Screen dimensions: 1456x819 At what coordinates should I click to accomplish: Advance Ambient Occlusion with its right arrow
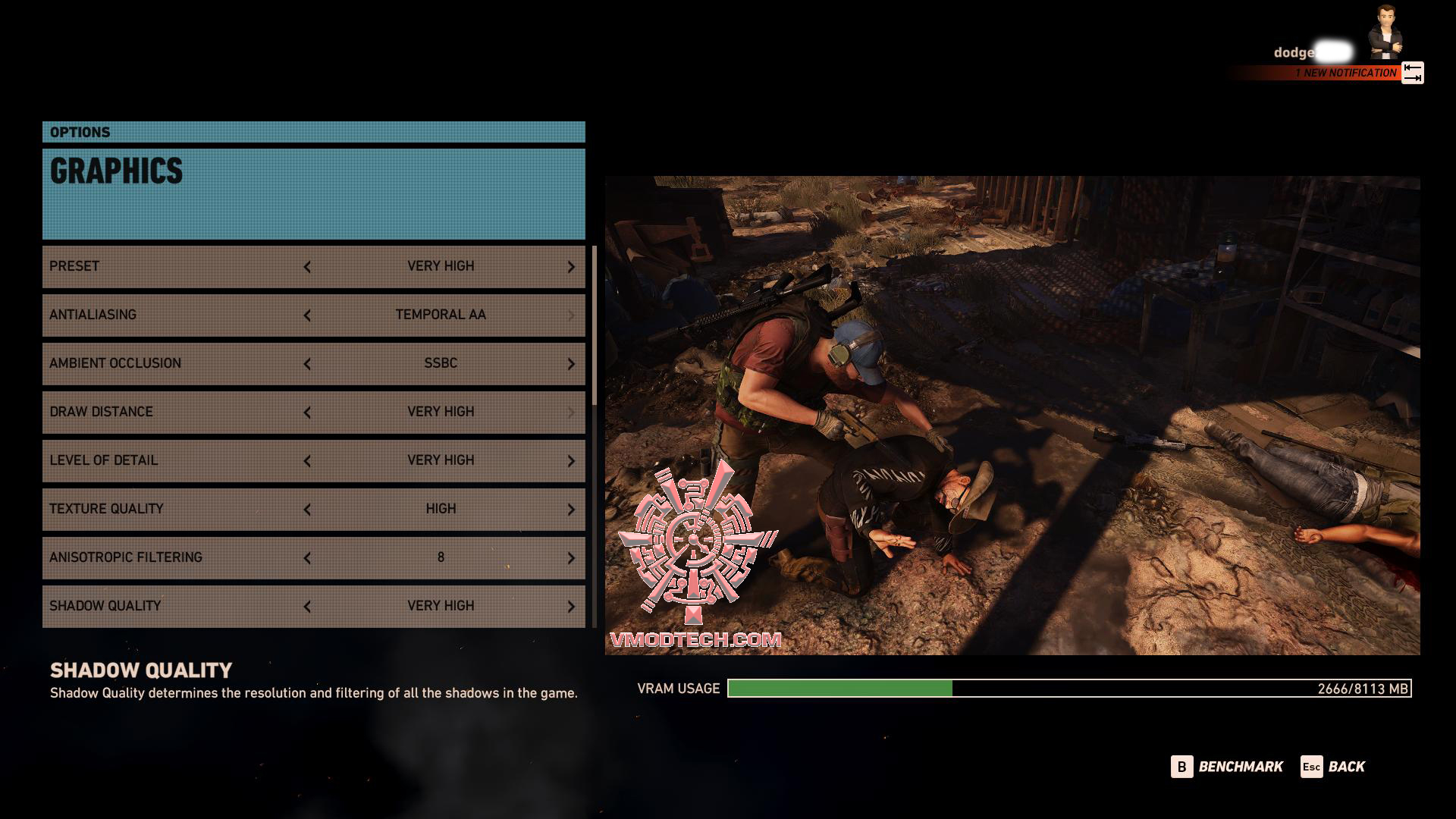point(571,364)
